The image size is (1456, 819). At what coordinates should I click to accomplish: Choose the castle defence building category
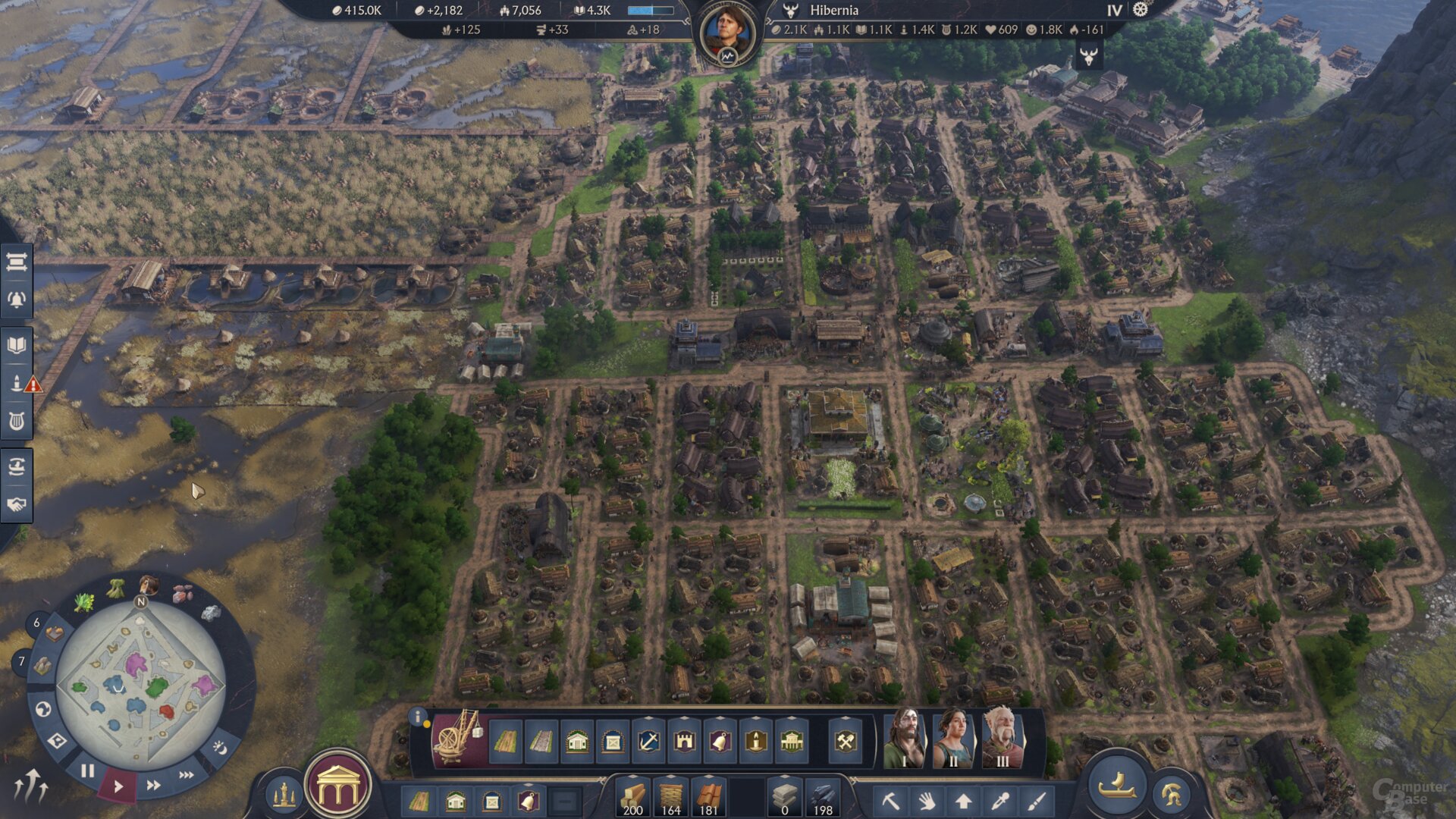click(684, 741)
